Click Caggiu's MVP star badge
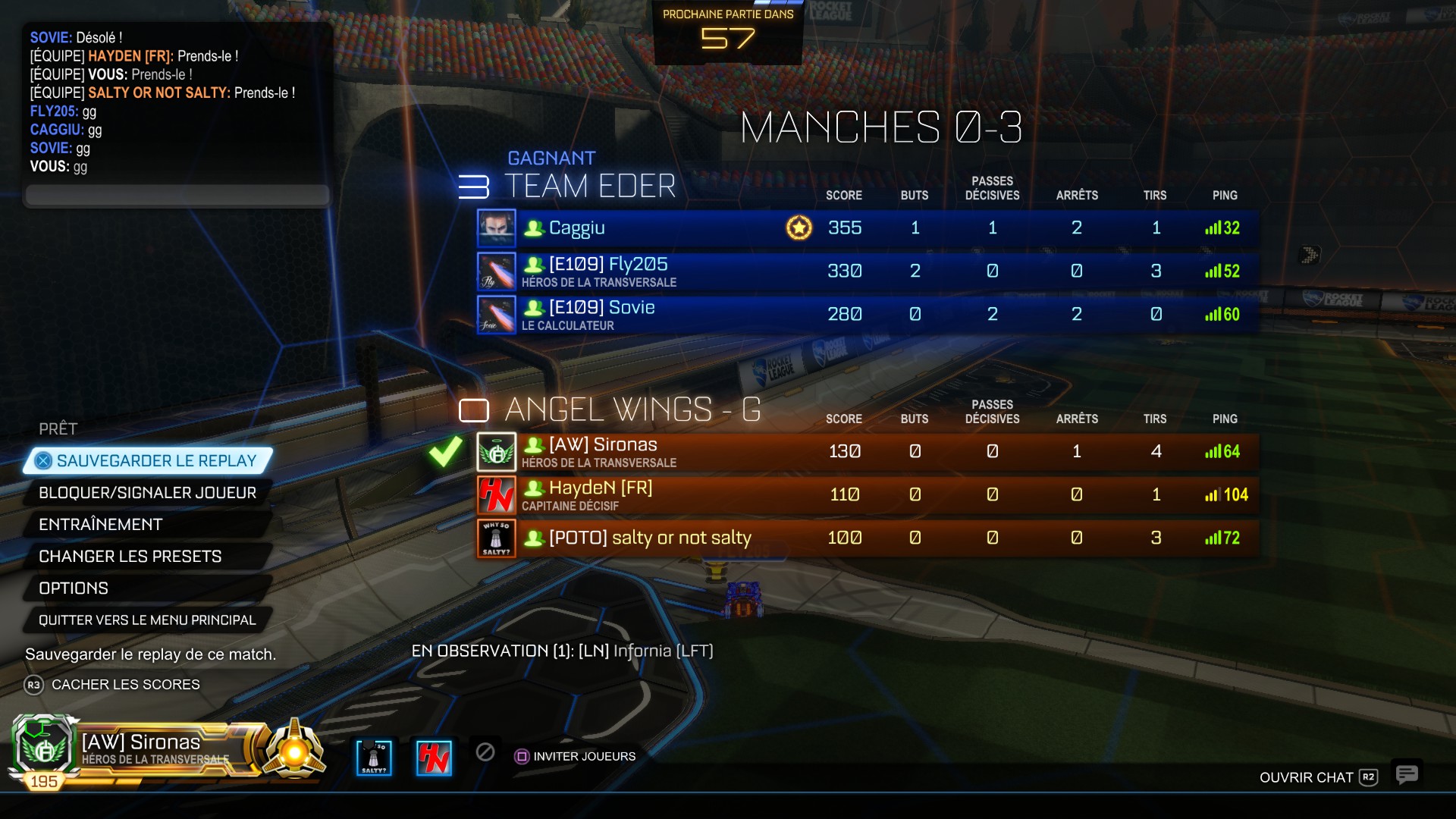 point(799,227)
